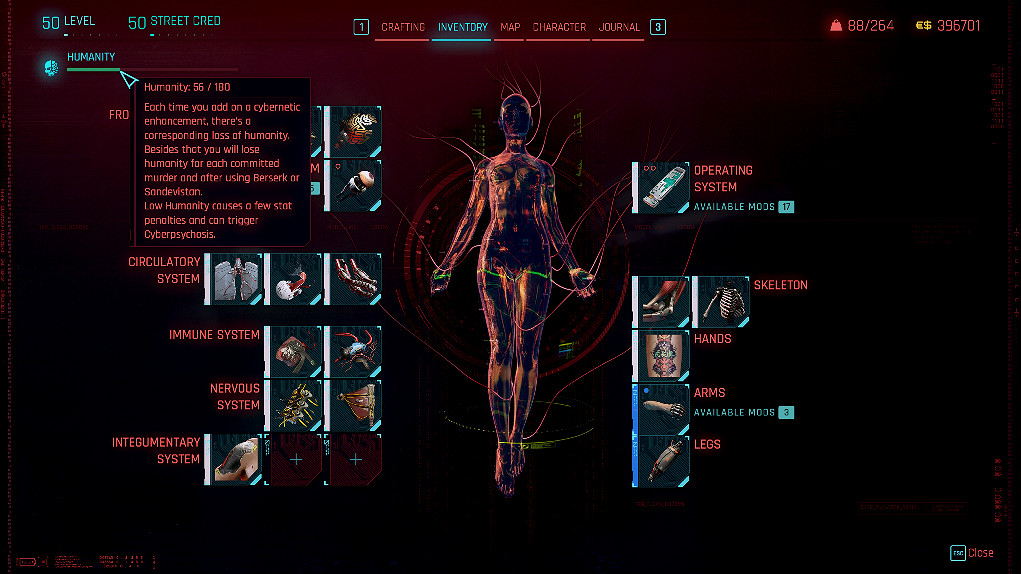
Task: Select the Operating System cyberware slot
Action: coord(663,187)
